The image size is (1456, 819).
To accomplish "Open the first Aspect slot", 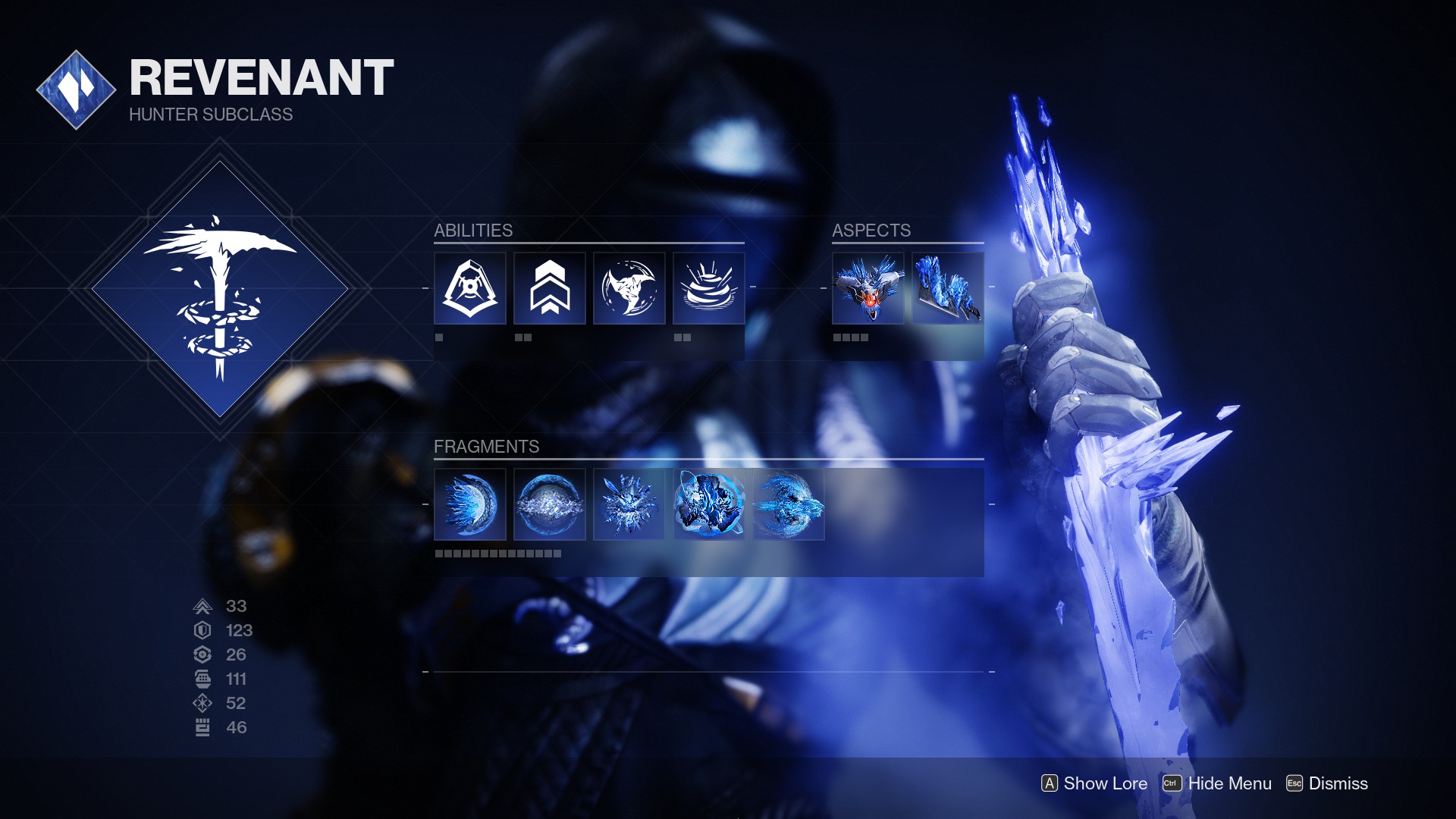I will pyautogui.click(x=868, y=289).
